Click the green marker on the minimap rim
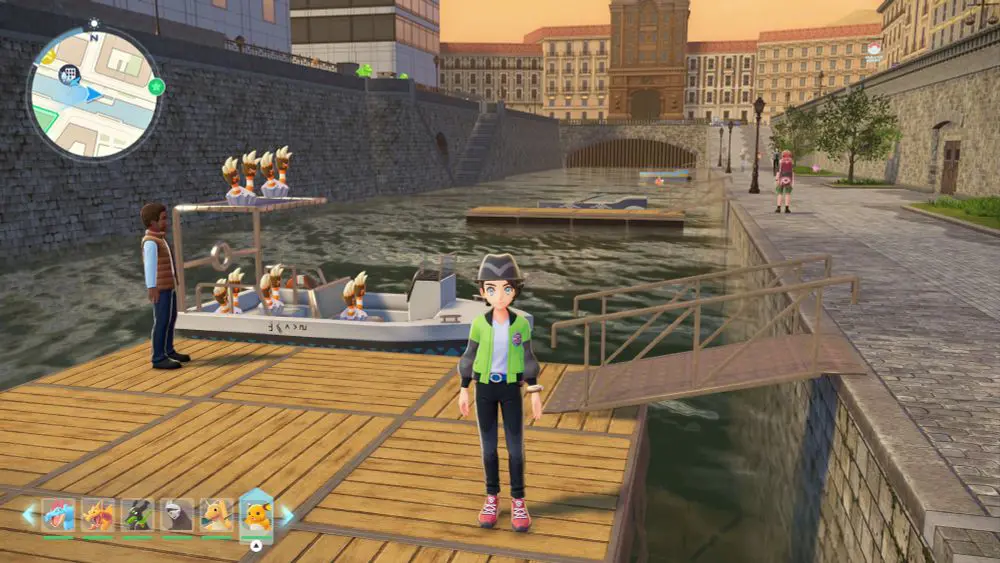This screenshot has height=563, width=1000. [156, 86]
